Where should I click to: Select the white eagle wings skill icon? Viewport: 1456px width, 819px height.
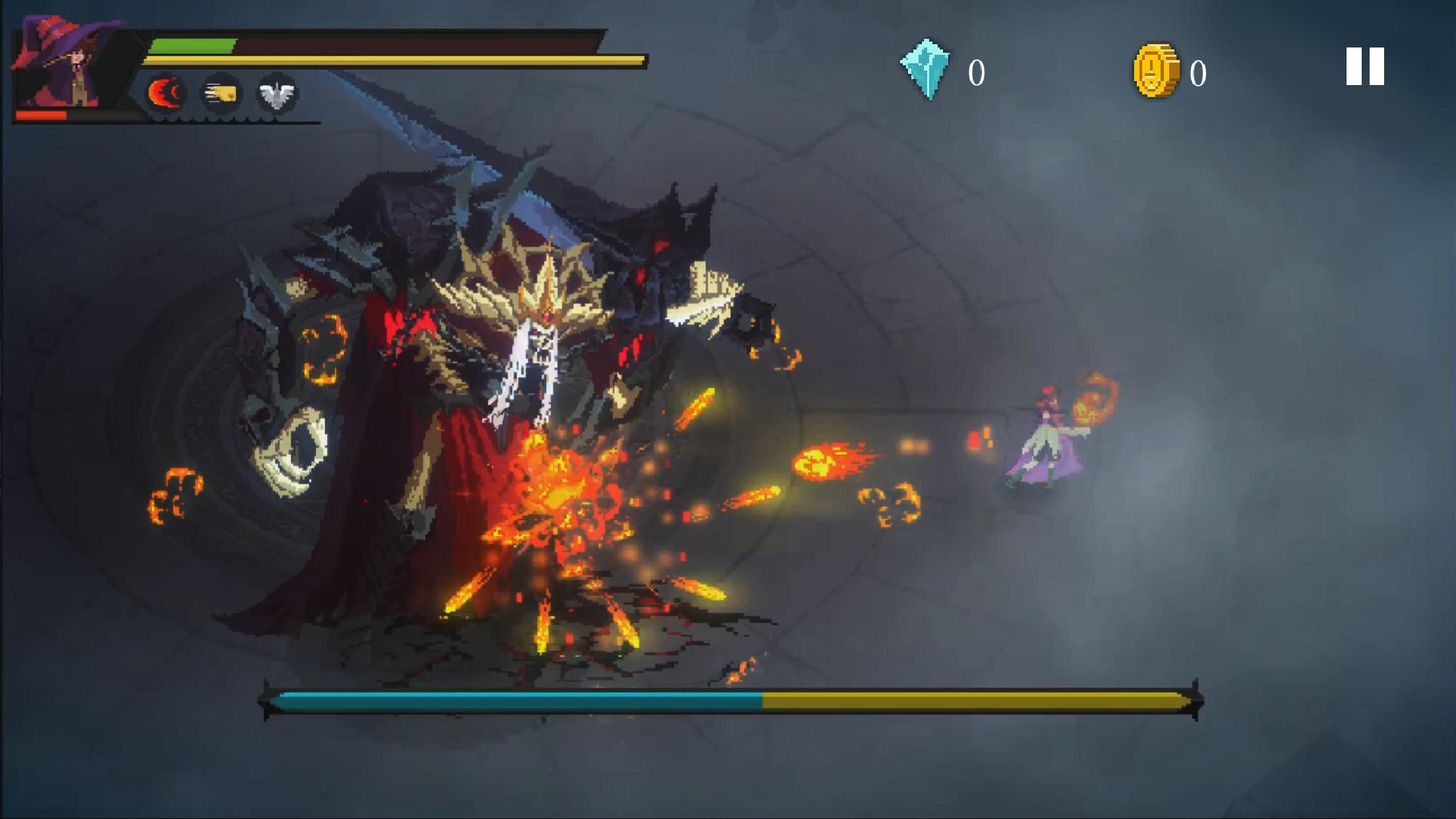click(279, 94)
